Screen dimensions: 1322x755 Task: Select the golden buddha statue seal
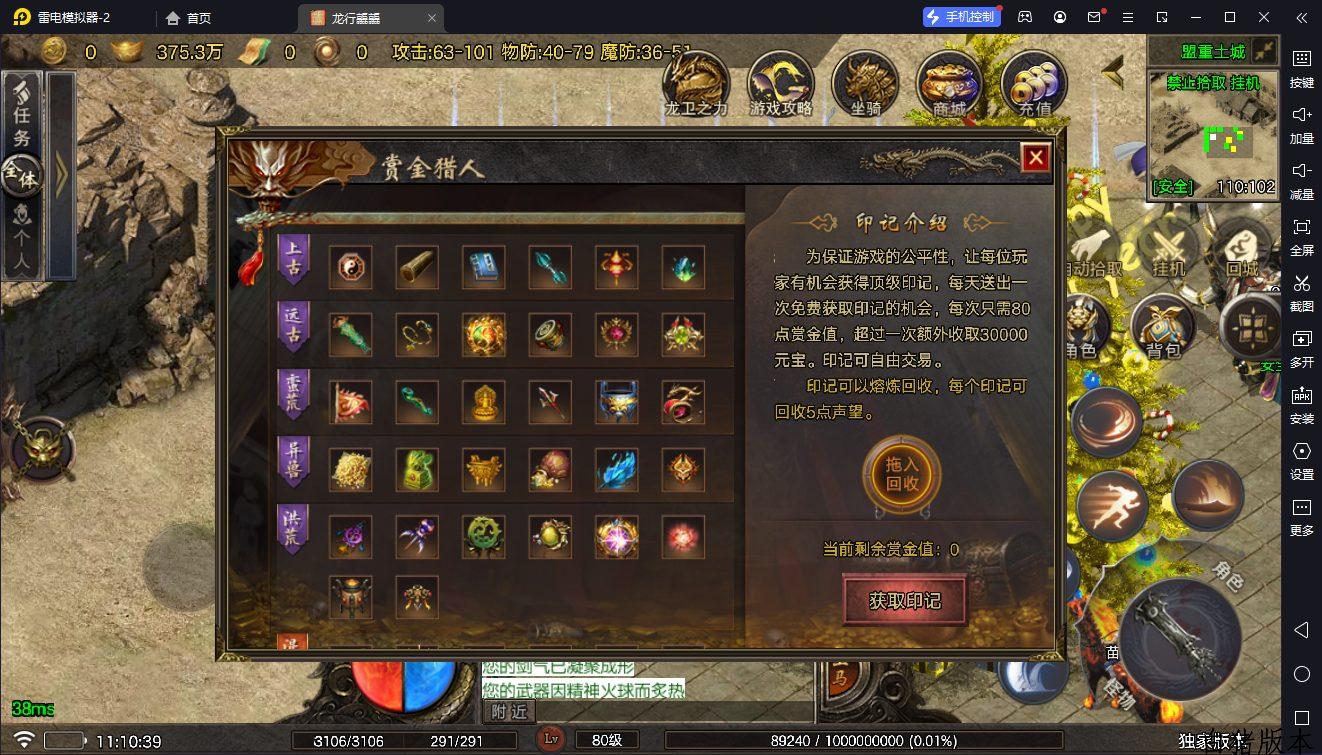point(484,402)
